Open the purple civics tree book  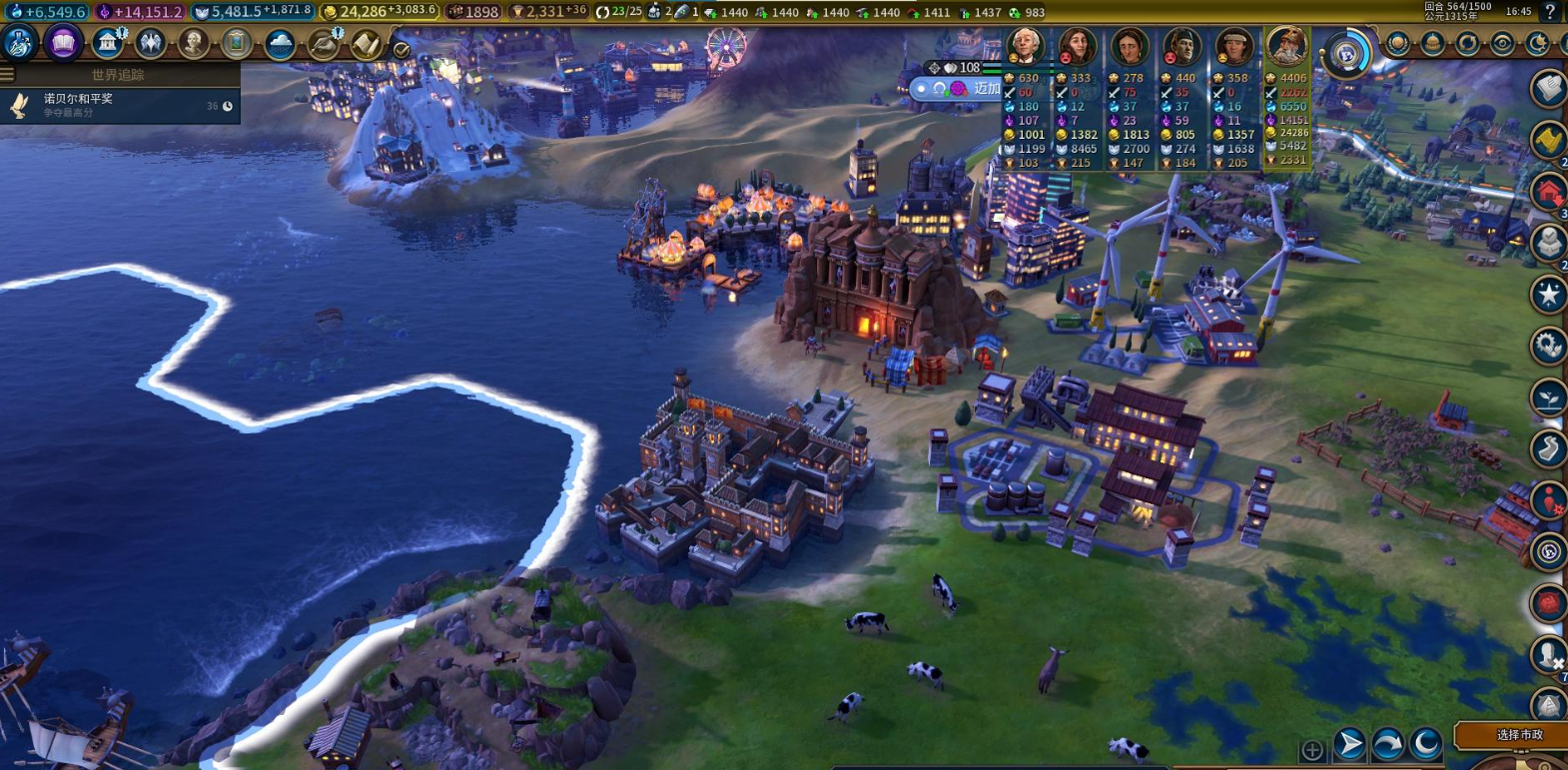63,43
